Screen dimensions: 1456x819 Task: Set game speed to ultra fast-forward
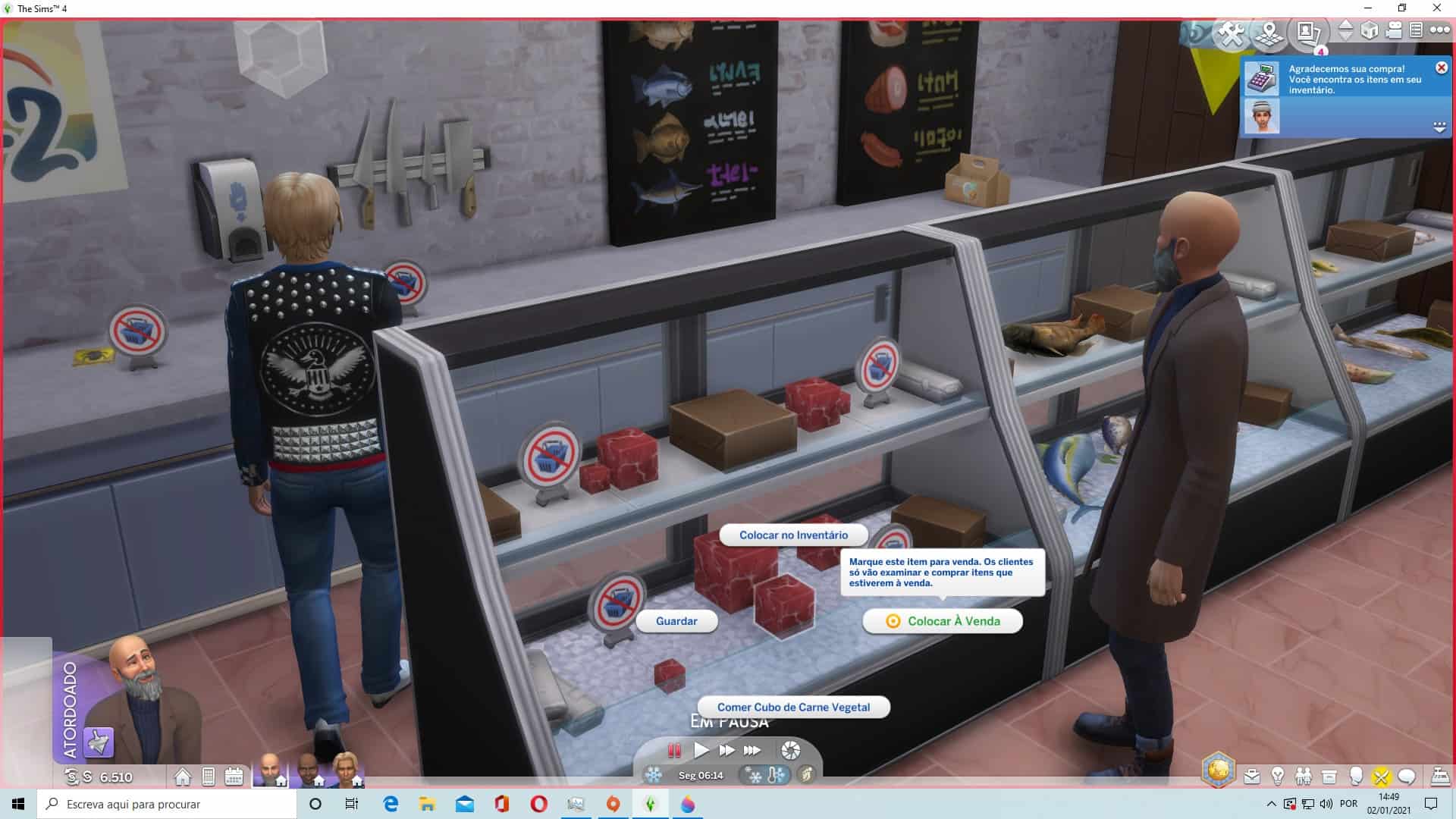tap(752, 751)
